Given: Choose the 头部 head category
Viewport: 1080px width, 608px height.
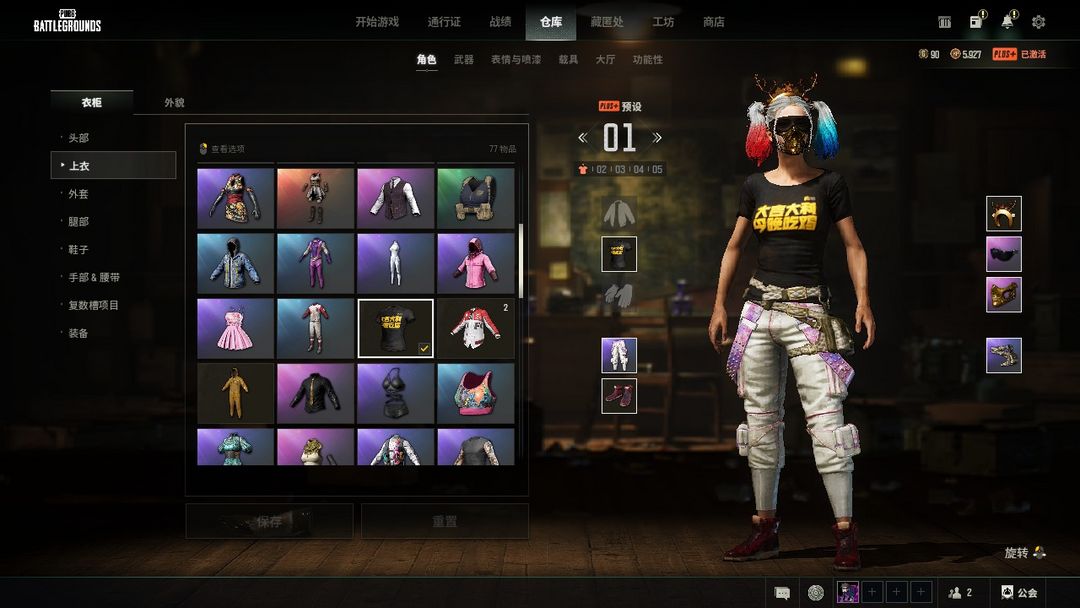Looking at the screenshot, I should 79,138.
